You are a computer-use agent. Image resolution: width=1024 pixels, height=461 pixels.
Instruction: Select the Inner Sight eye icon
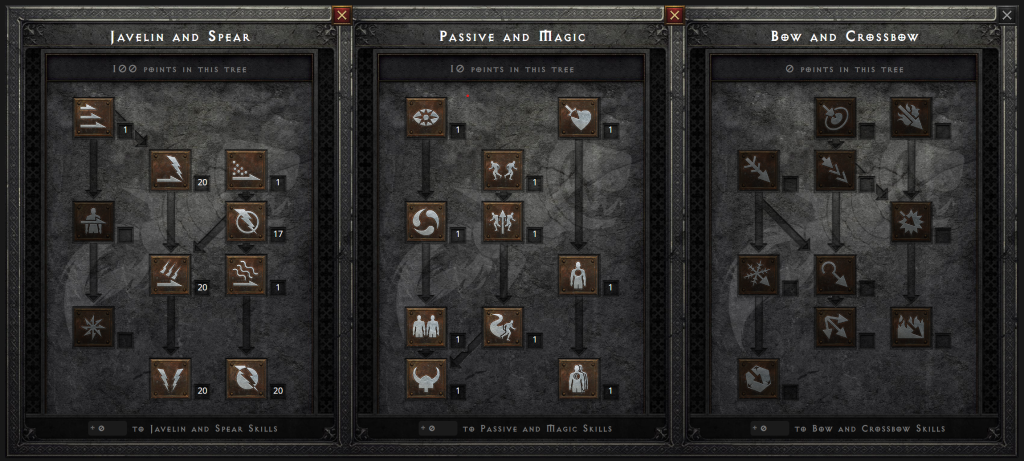426,118
